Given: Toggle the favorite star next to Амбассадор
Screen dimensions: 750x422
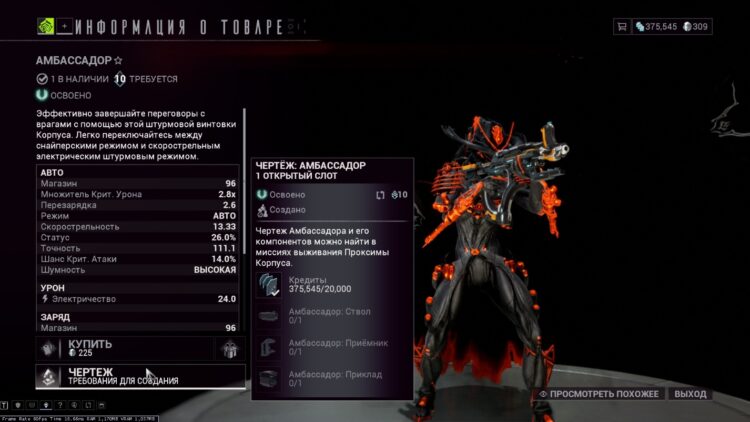Looking at the screenshot, I should click(118, 61).
